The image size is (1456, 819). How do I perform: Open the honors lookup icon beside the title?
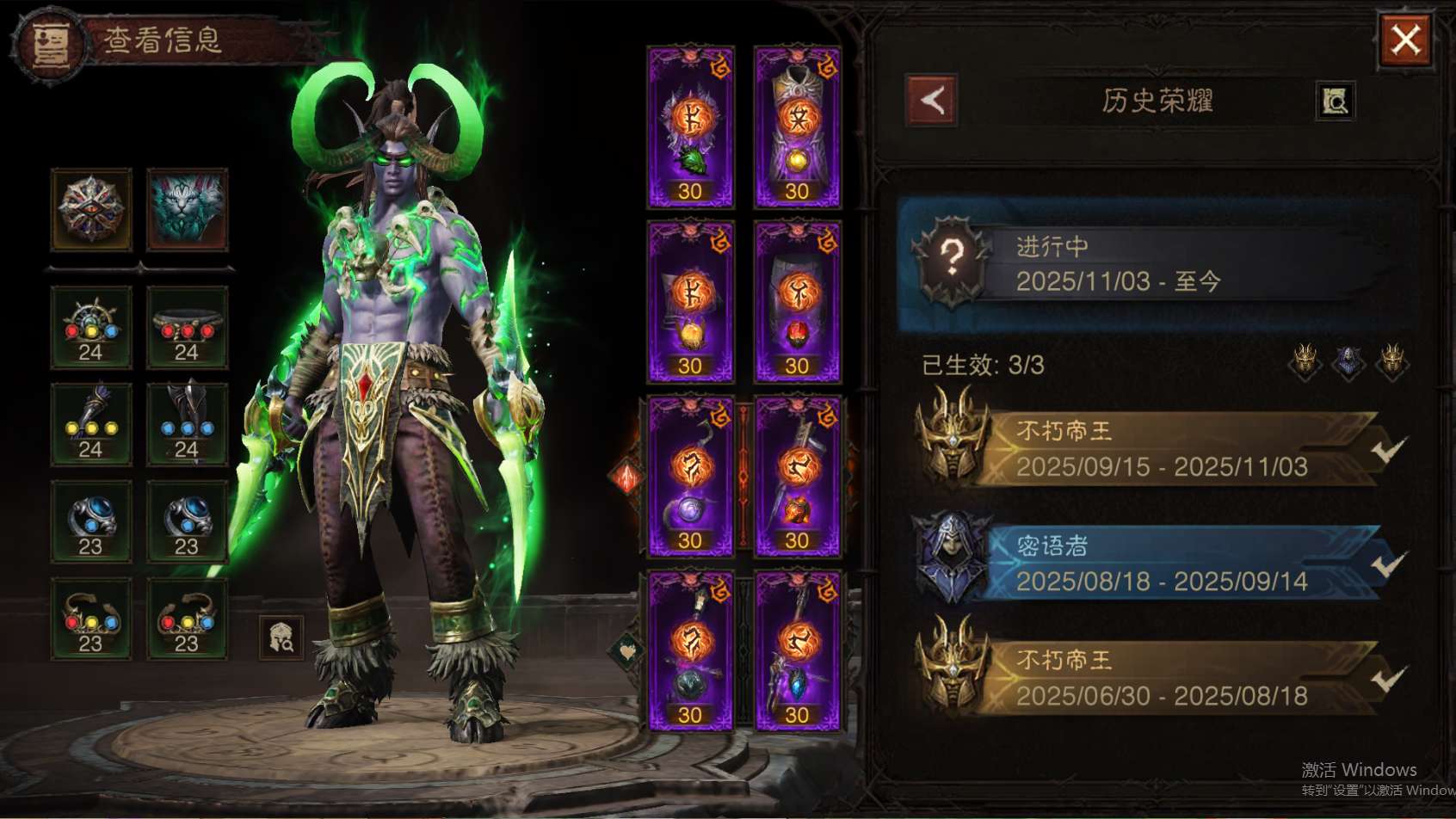[1335, 102]
